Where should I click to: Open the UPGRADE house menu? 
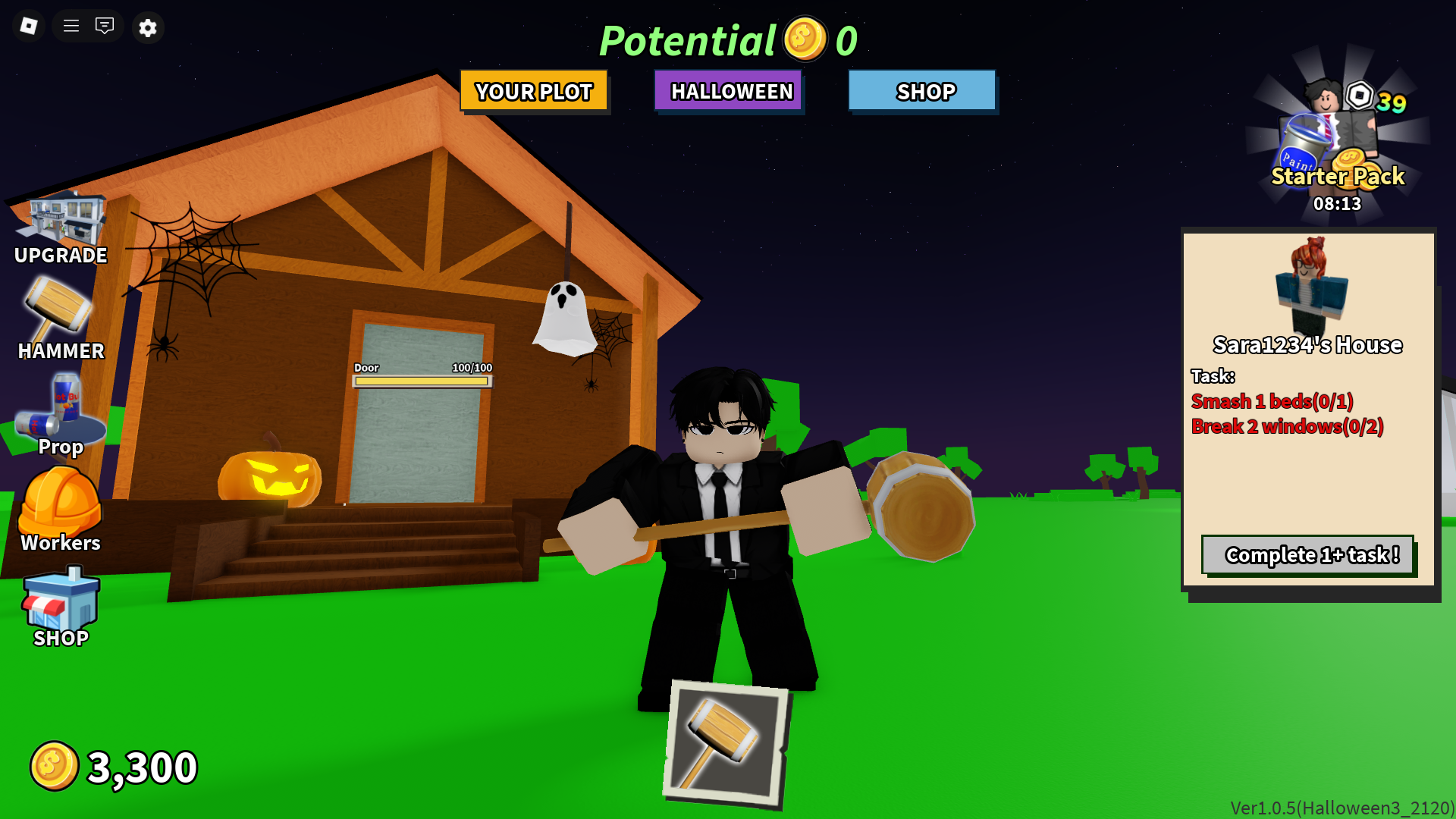[59, 220]
